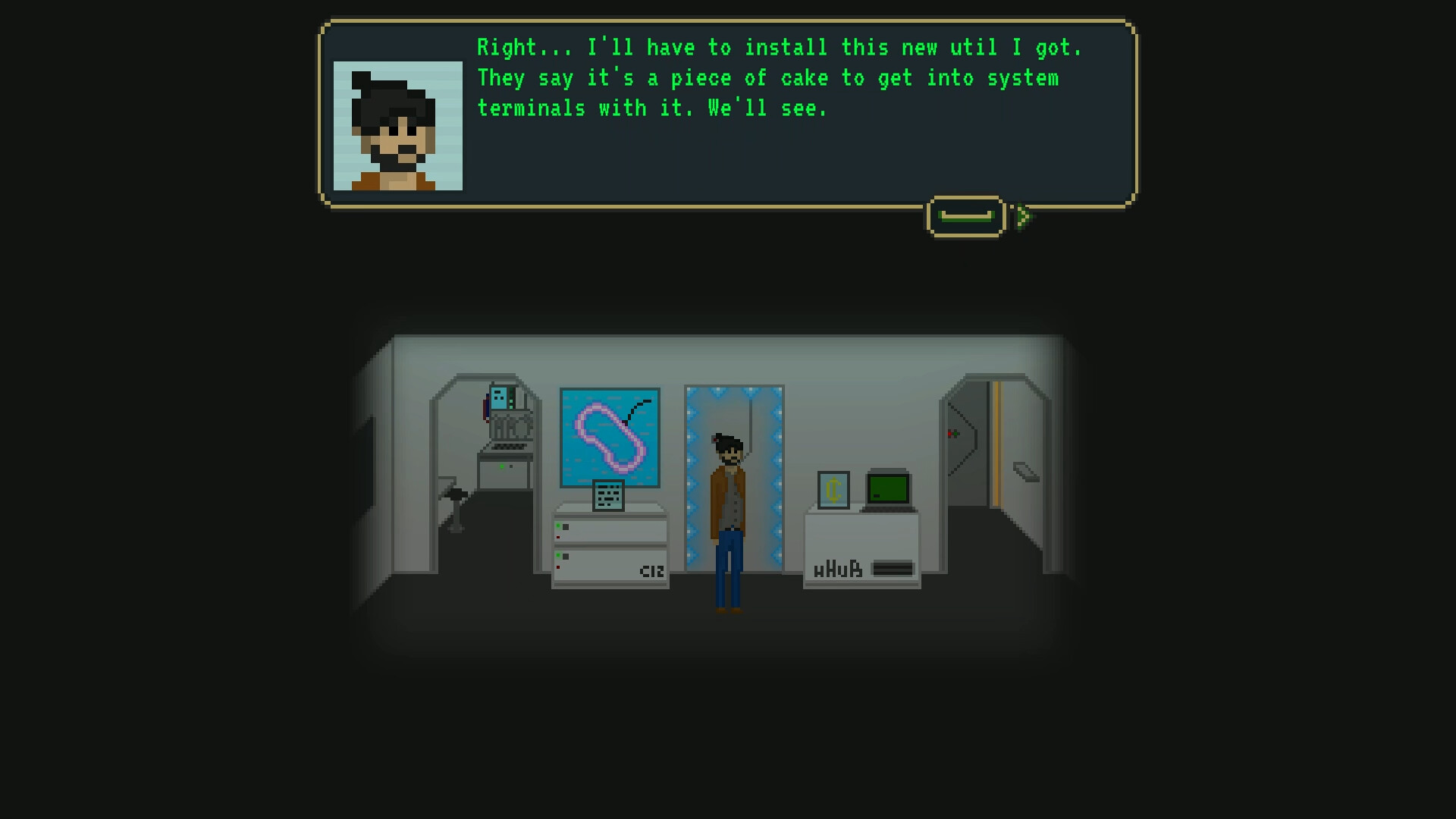1456x819 pixels.
Task: Click the light switch beside the right door
Action: tap(954, 433)
